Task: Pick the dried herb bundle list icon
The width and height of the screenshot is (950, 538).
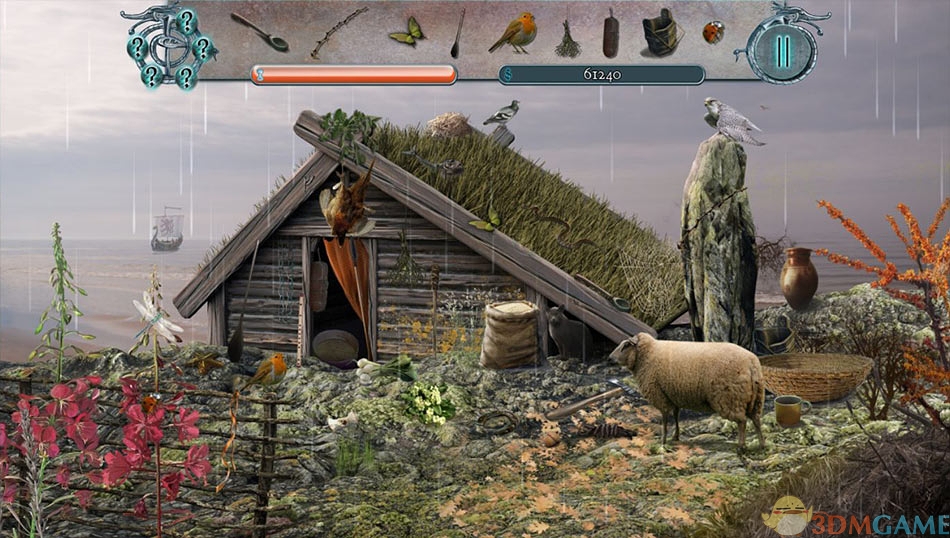Action: [567, 39]
